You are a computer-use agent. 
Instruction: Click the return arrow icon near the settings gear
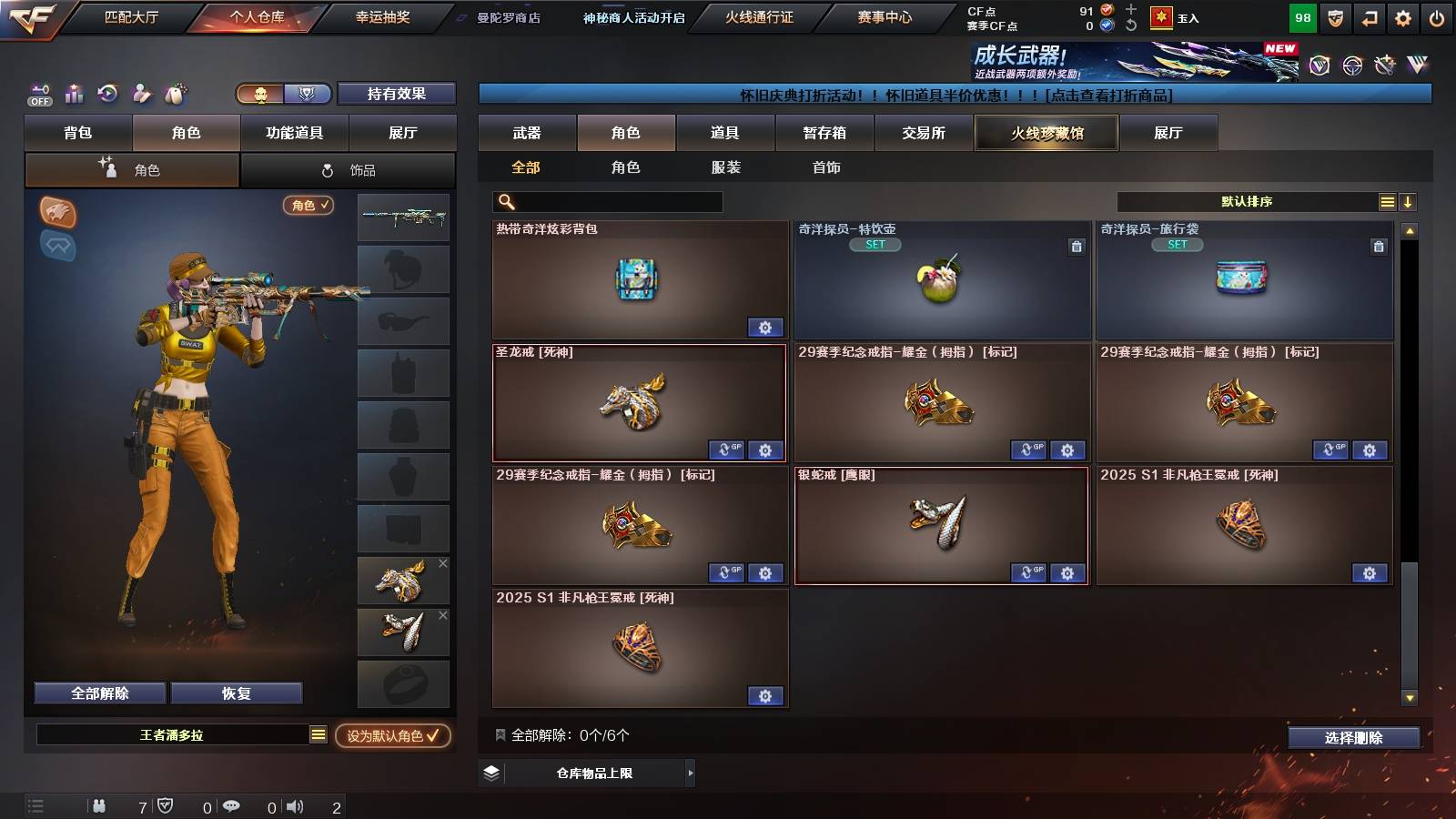1368,19
